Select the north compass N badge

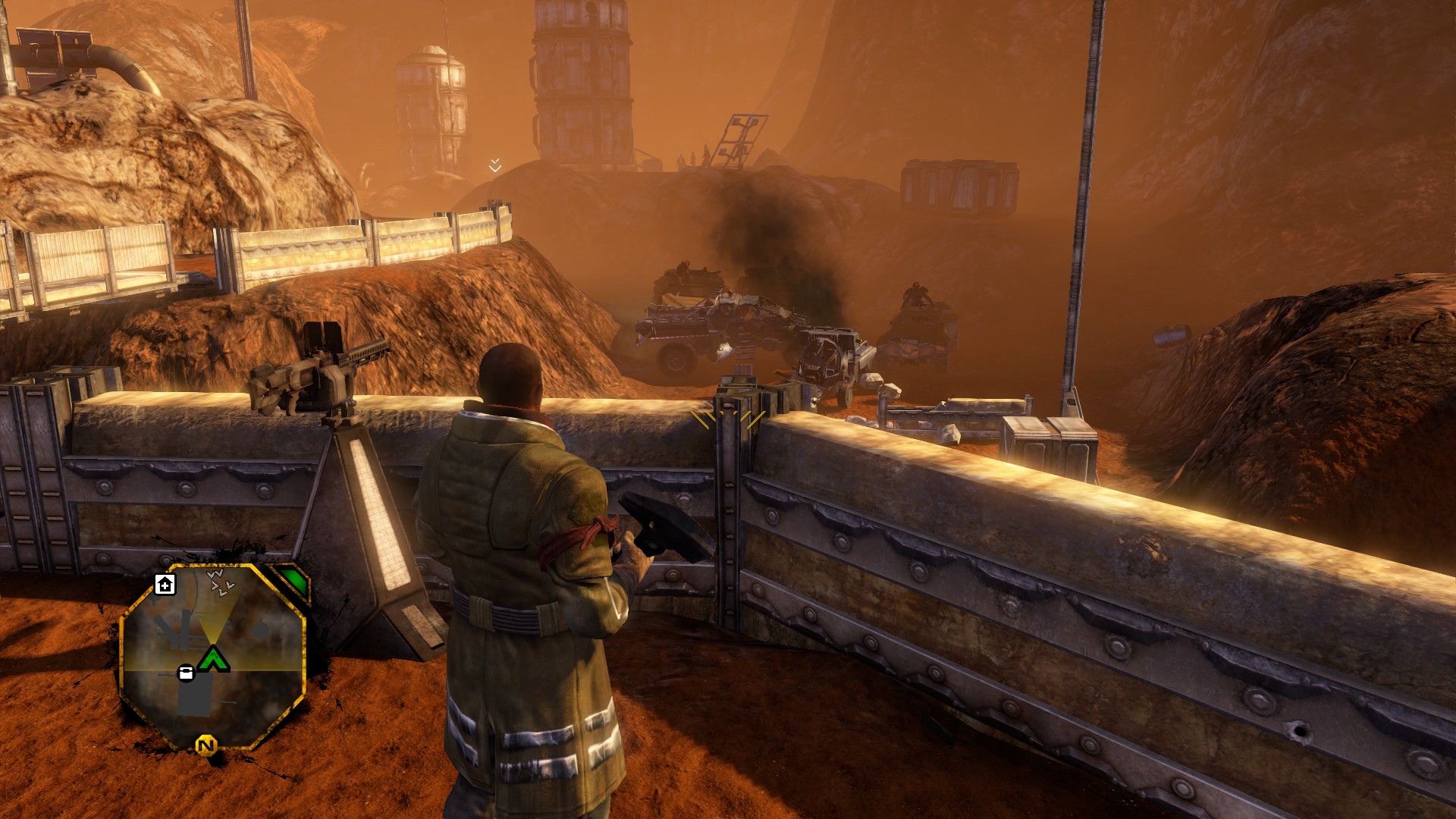pyautogui.click(x=206, y=745)
